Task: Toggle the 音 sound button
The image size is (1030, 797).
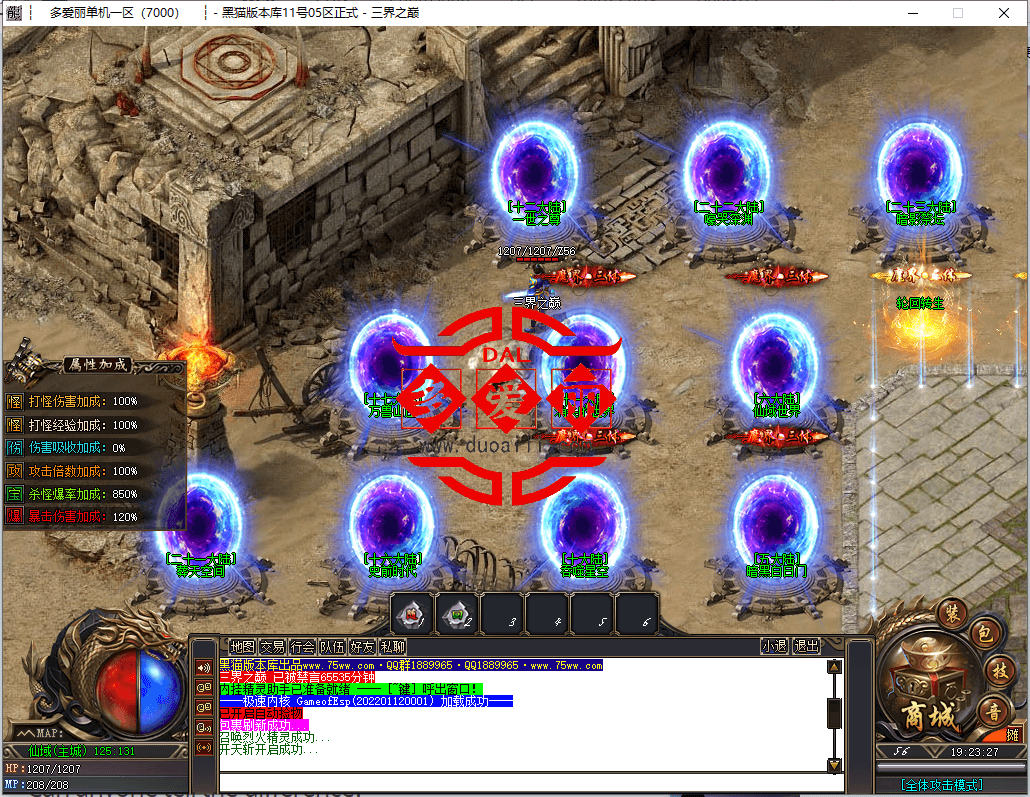Action: coord(993,713)
